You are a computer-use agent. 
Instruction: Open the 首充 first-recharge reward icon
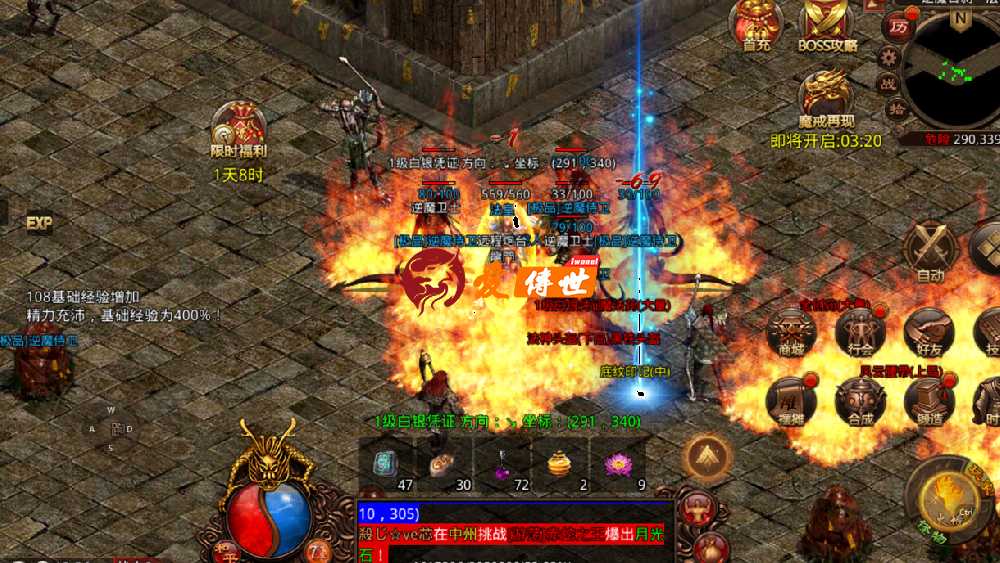coord(756,23)
